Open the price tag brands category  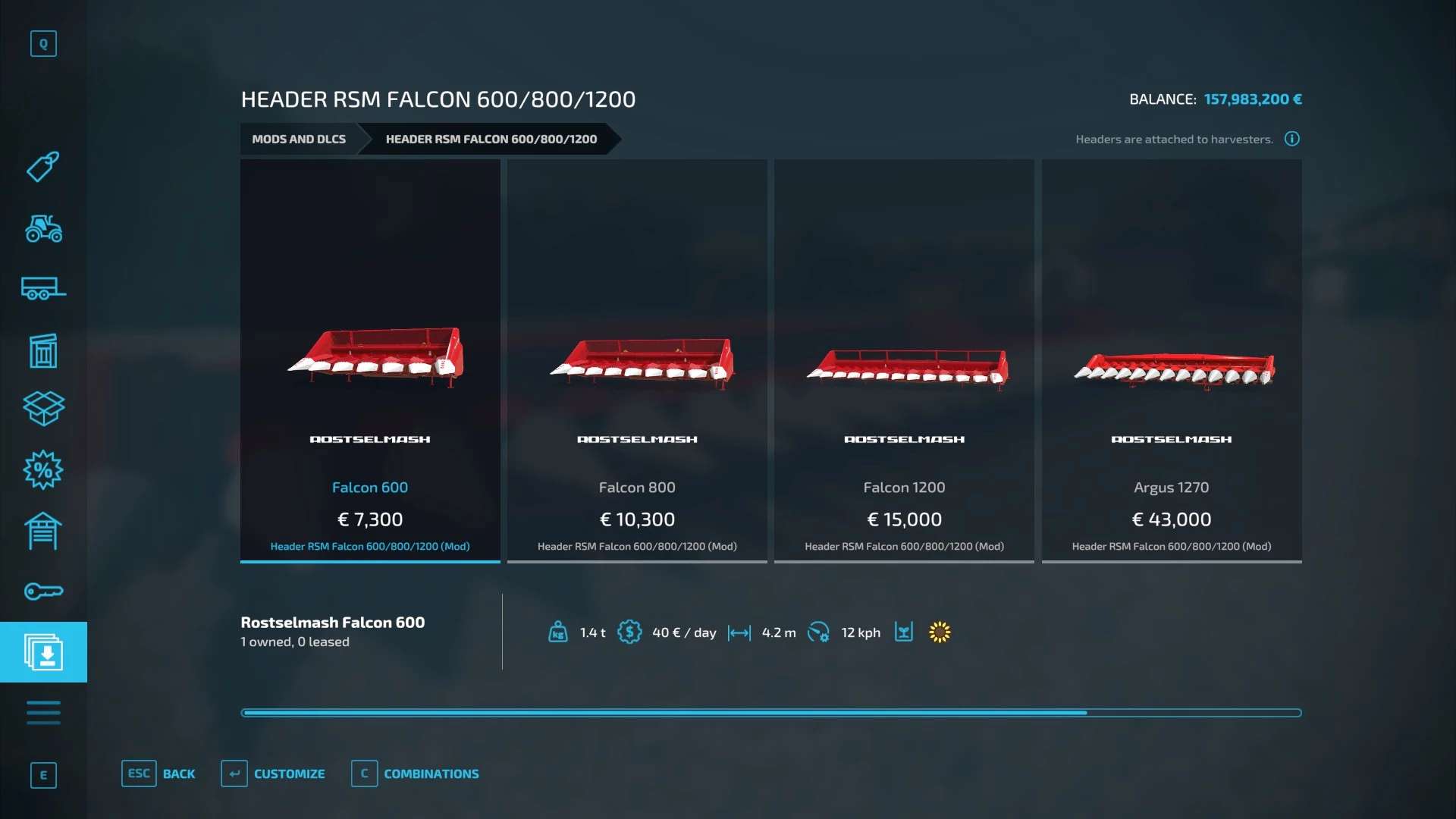(43, 167)
